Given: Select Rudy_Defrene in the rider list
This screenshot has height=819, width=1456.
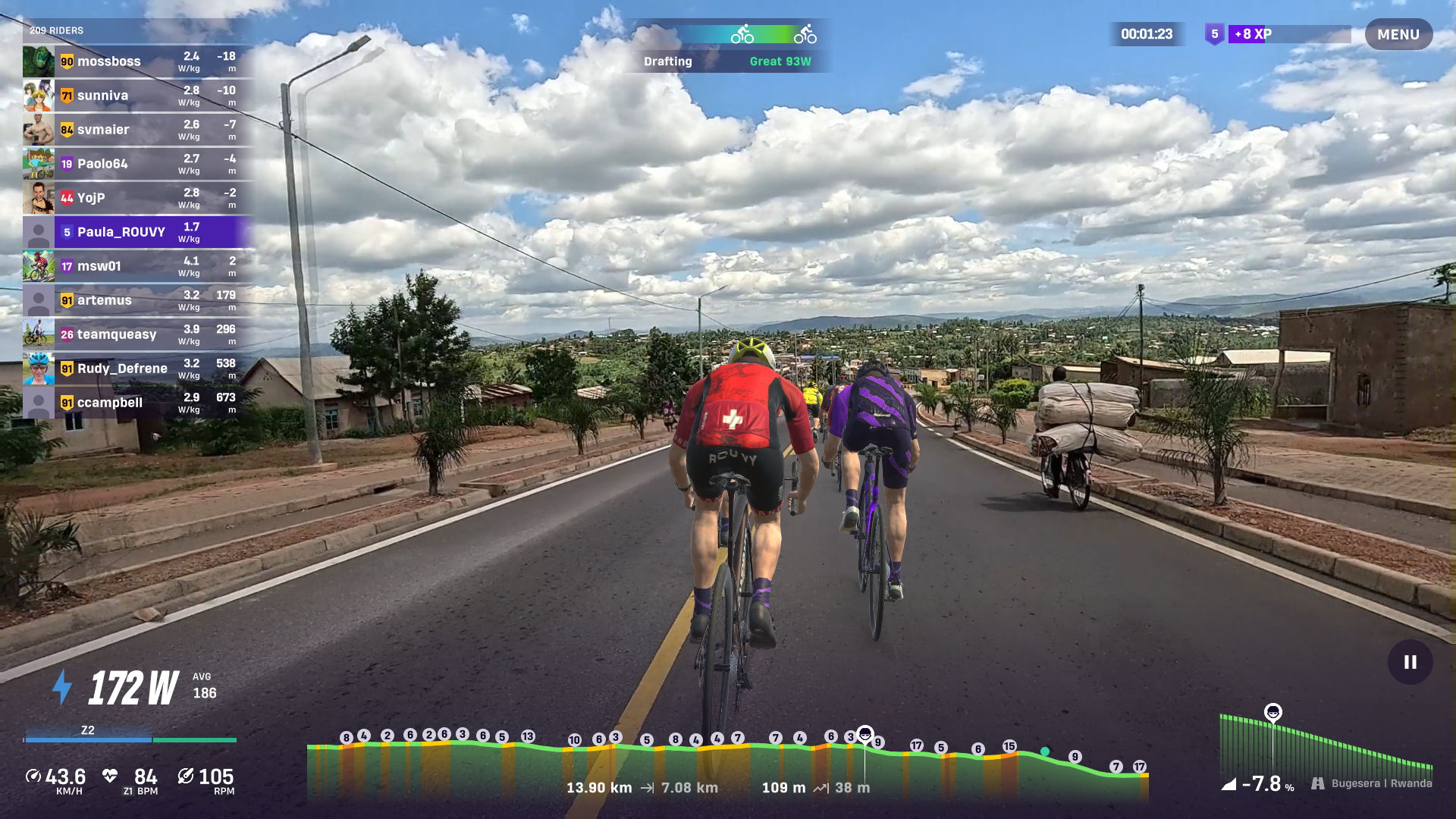Looking at the screenshot, I should tap(138, 369).
